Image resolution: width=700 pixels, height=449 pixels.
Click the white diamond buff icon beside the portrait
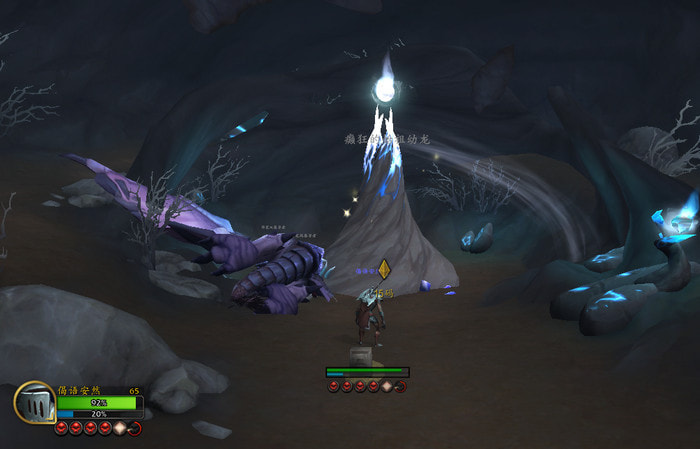point(120,428)
